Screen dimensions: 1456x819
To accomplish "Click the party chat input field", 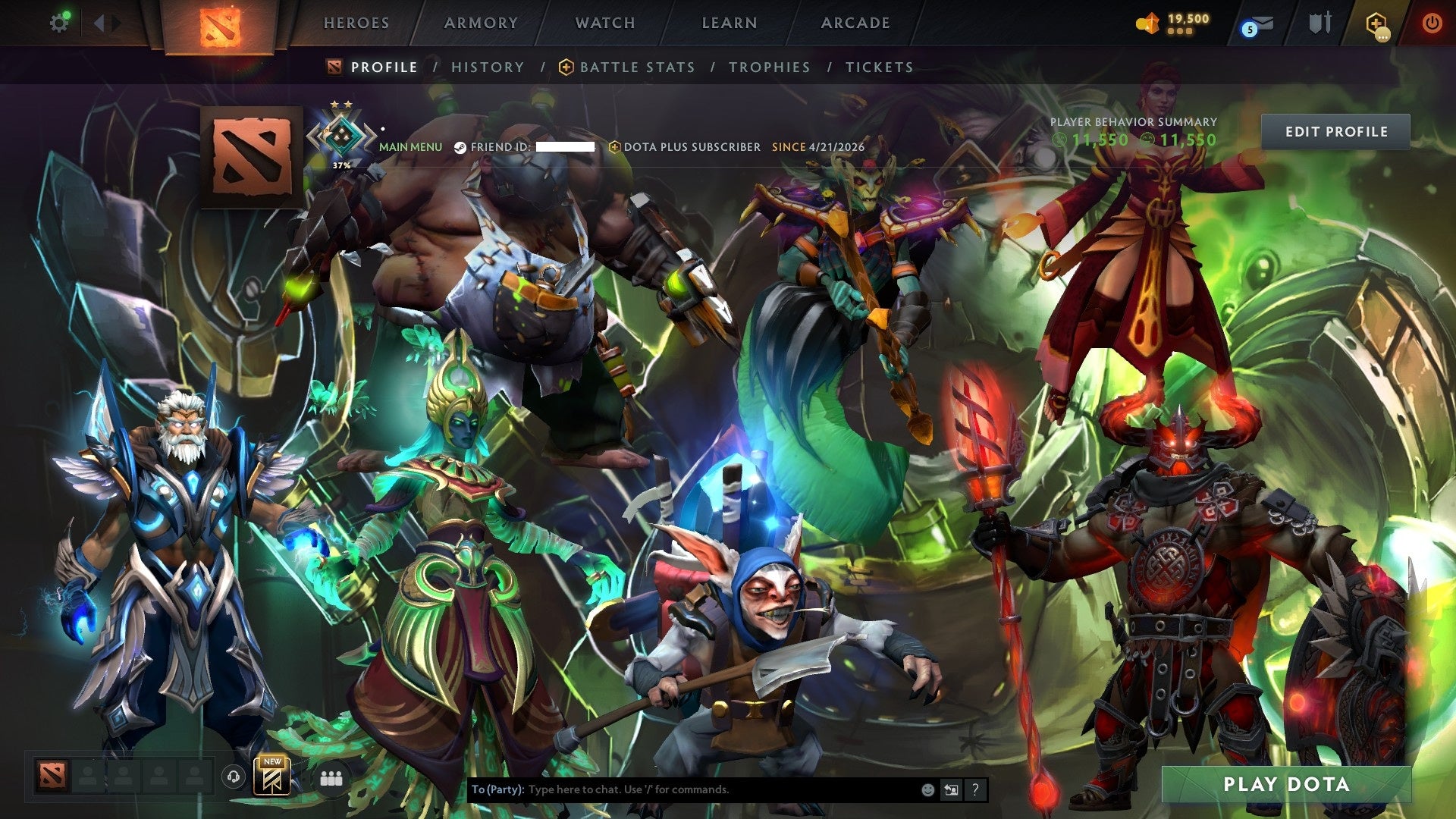I will pos(682,789).
